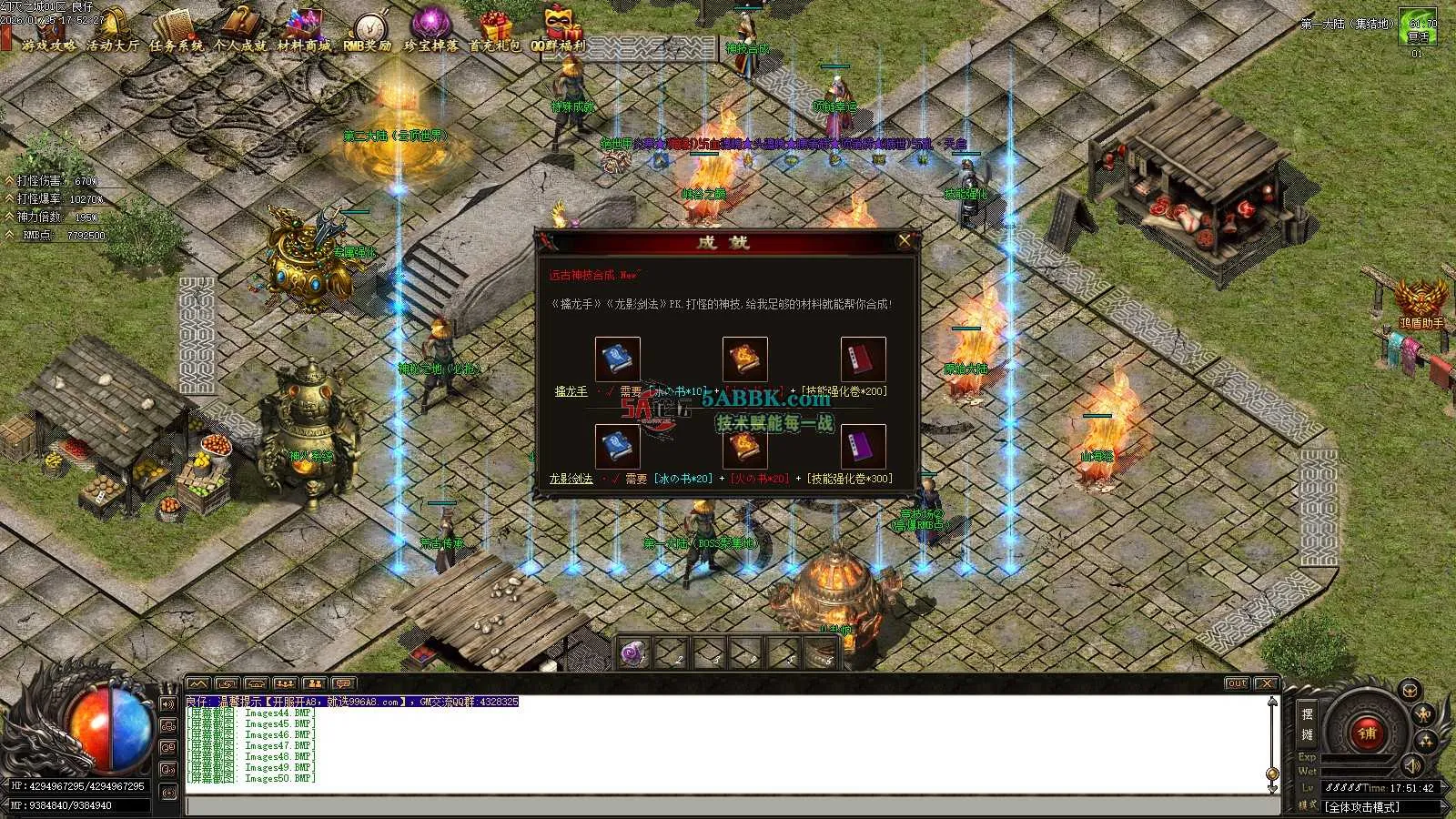Screen dimensions: 1456x819
Task: Open the 摆摊 stall button
Action: [x=1307, y=723]
